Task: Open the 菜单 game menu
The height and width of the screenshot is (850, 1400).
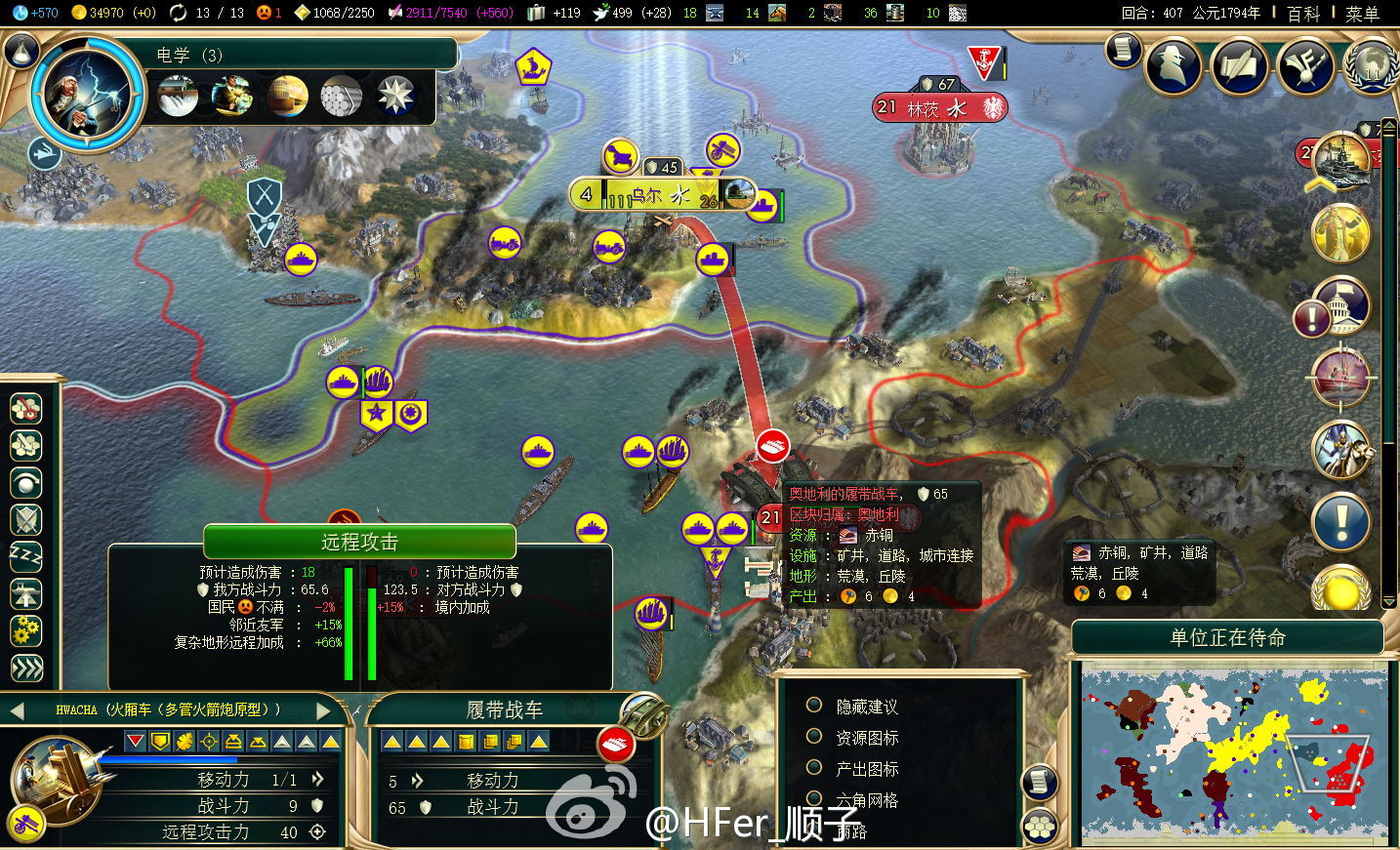Action: (1362, 14)
